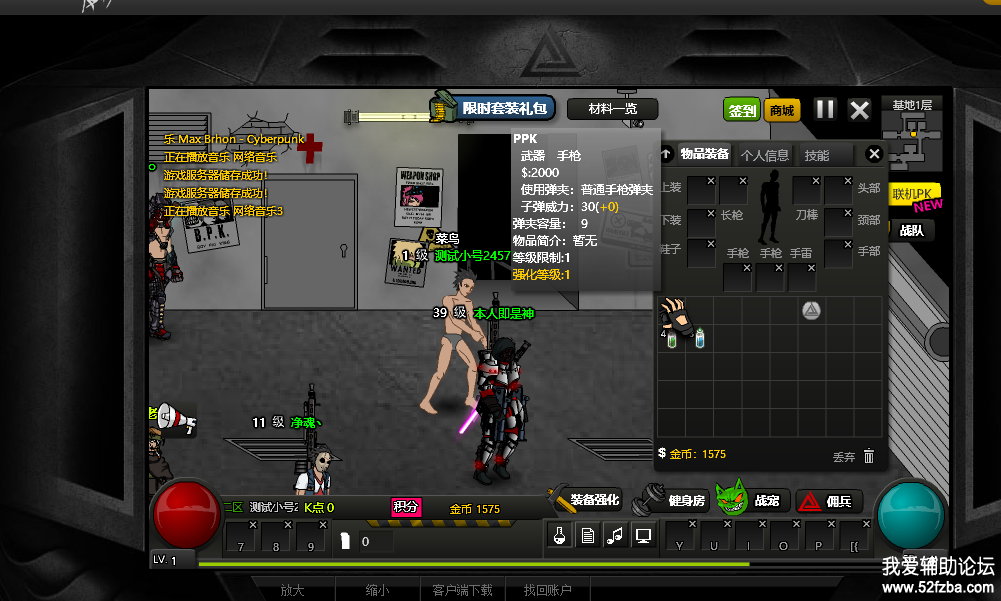Image resolution: width=1001 pixels, height=601 pixels.
Task: Open the 战宠 battle pet menu
Action: [753, 500]
